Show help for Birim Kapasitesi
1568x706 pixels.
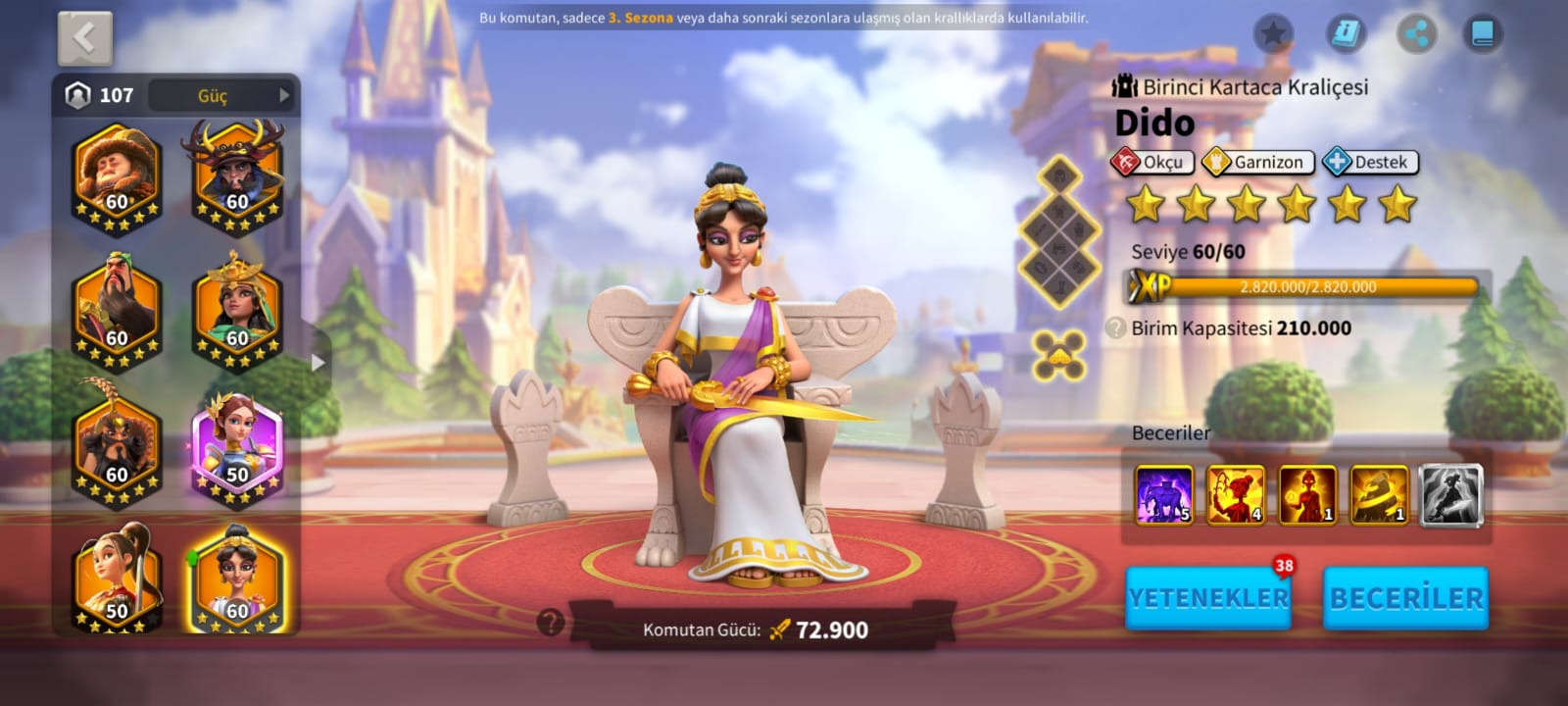1115,328
